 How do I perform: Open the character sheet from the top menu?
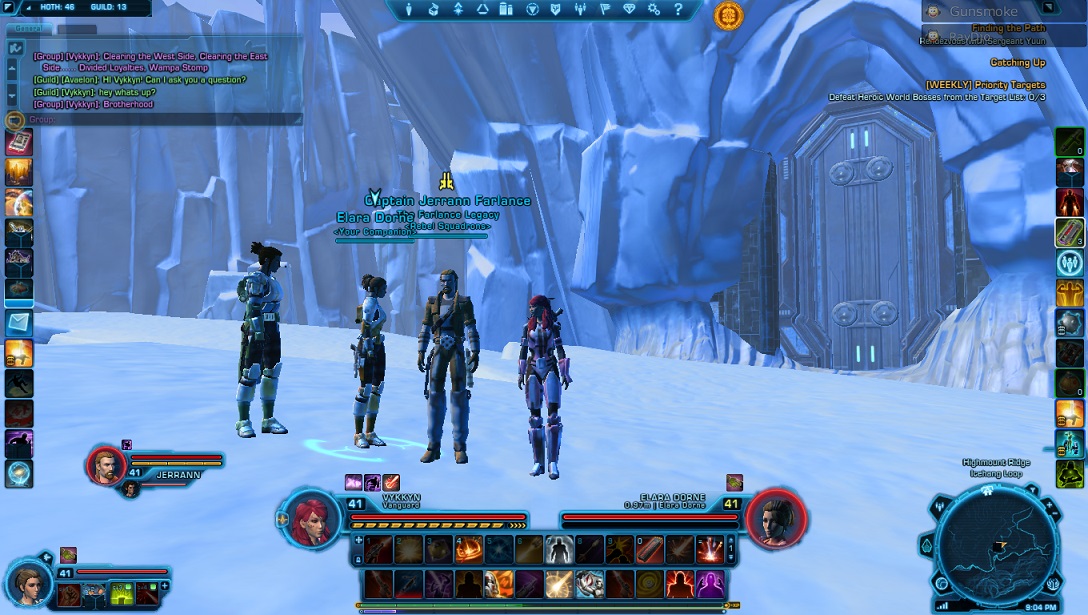click(x=409, y=10)
